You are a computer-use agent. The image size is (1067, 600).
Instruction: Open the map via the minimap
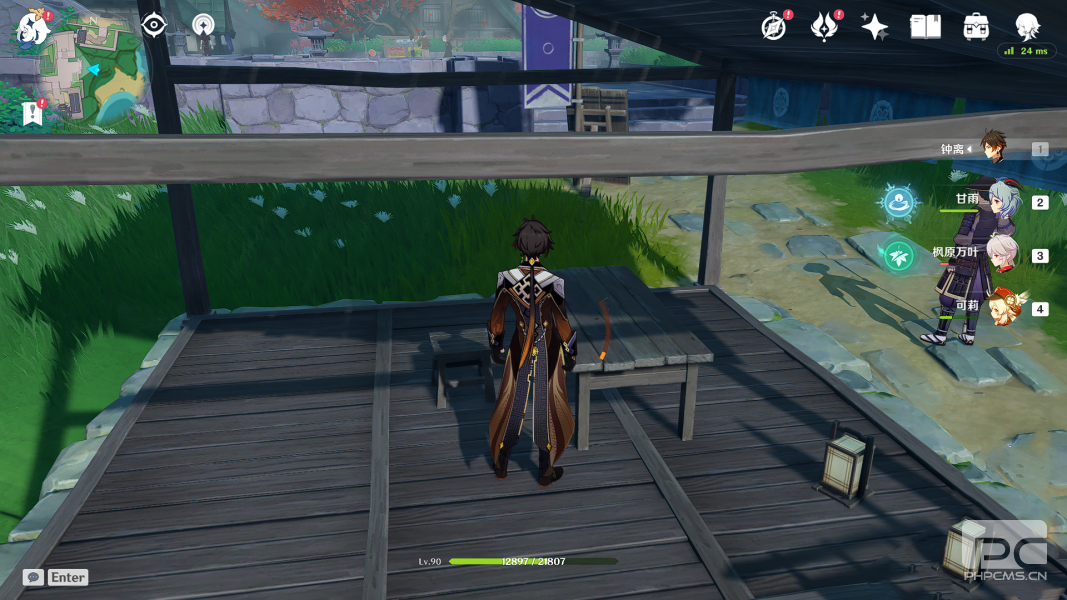click(96, 75)
